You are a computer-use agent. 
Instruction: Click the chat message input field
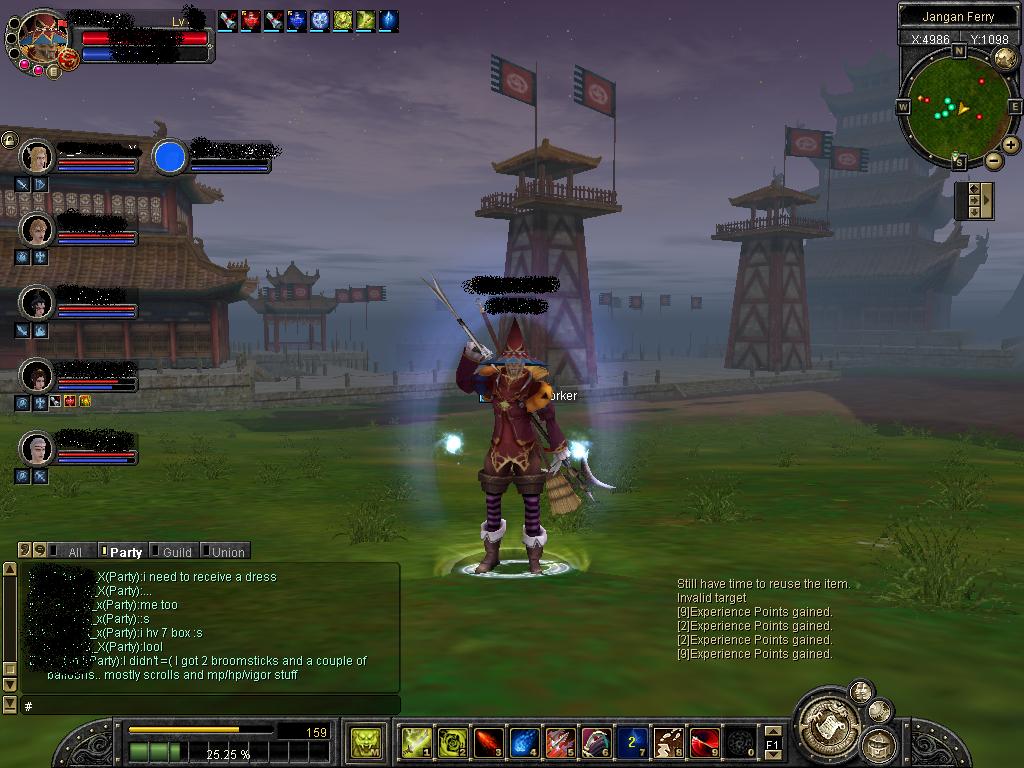[x=210, y=706]
